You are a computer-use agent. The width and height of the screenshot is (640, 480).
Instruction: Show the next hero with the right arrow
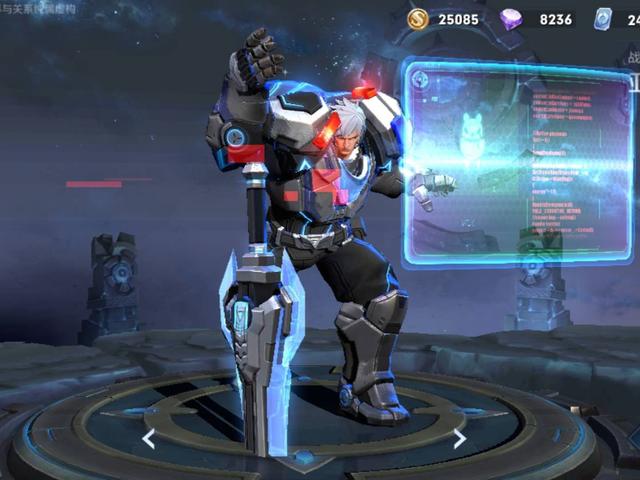click(x=459, y=438)
